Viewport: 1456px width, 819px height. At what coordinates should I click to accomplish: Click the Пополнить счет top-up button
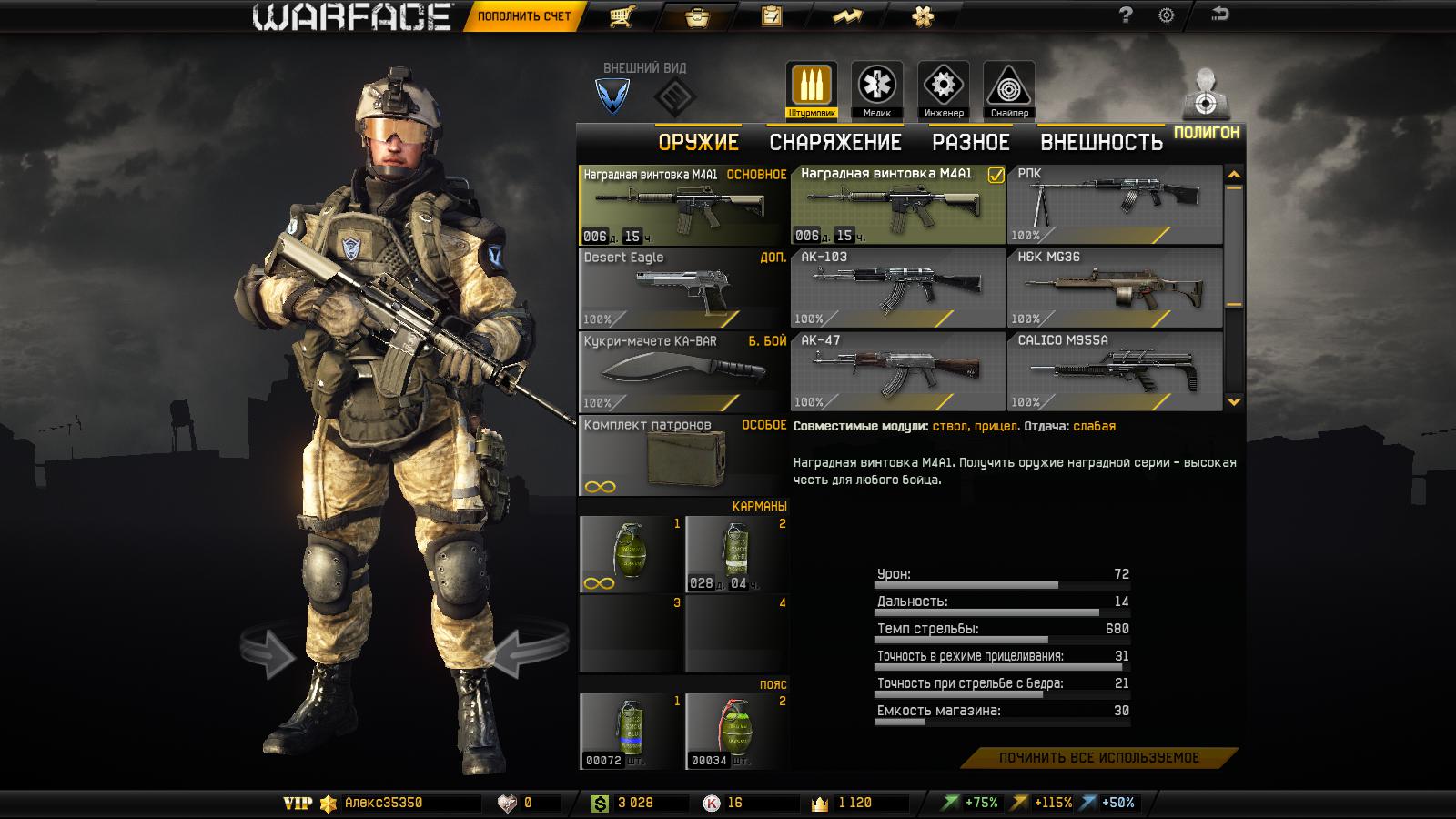pos(524,16)
